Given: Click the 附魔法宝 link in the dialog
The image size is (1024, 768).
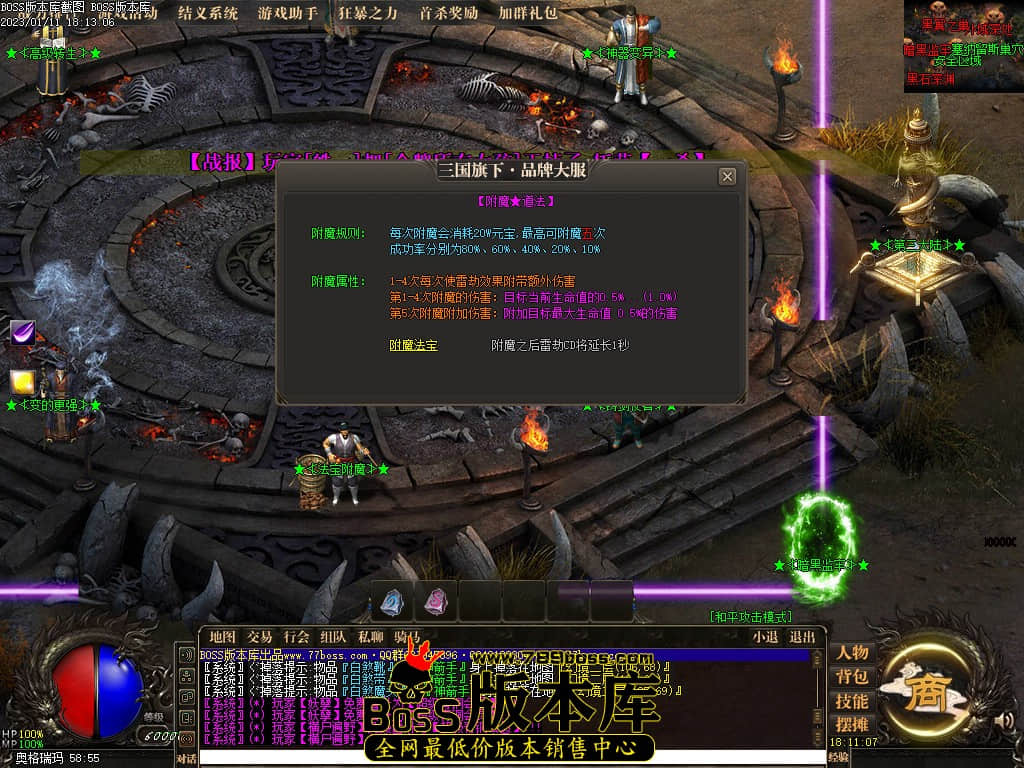Looking at the screenshot, I should (413, 345).
